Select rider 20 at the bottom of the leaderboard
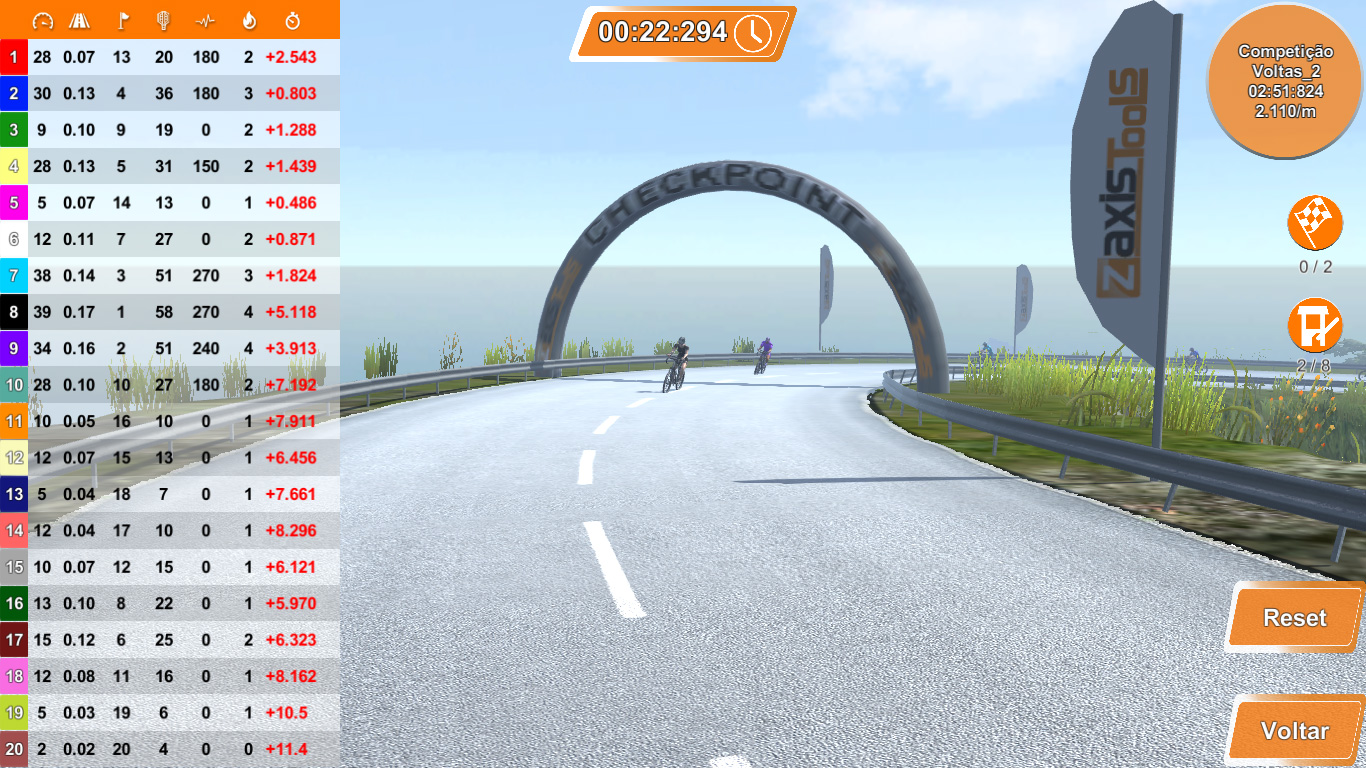The image size is (1366, 768). (170, 748)
